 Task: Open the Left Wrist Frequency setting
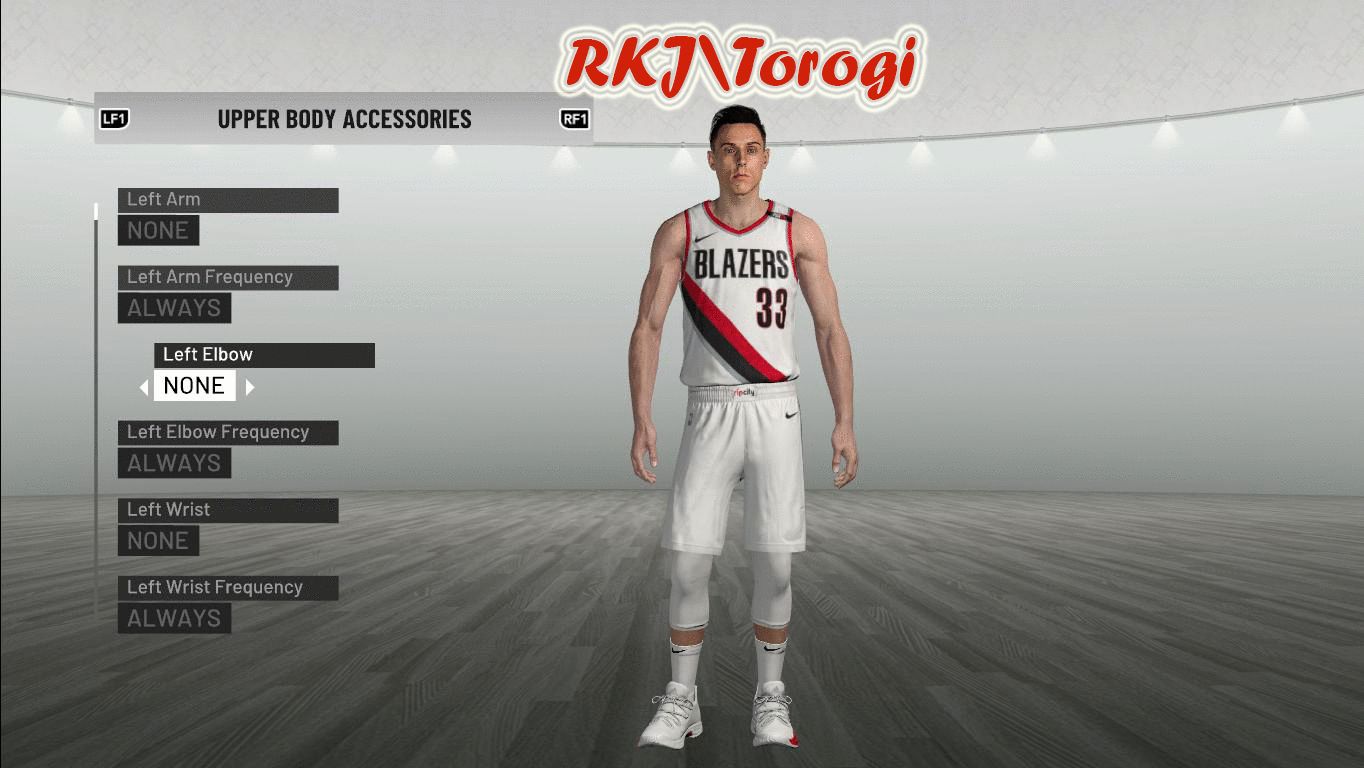[227, 588]
